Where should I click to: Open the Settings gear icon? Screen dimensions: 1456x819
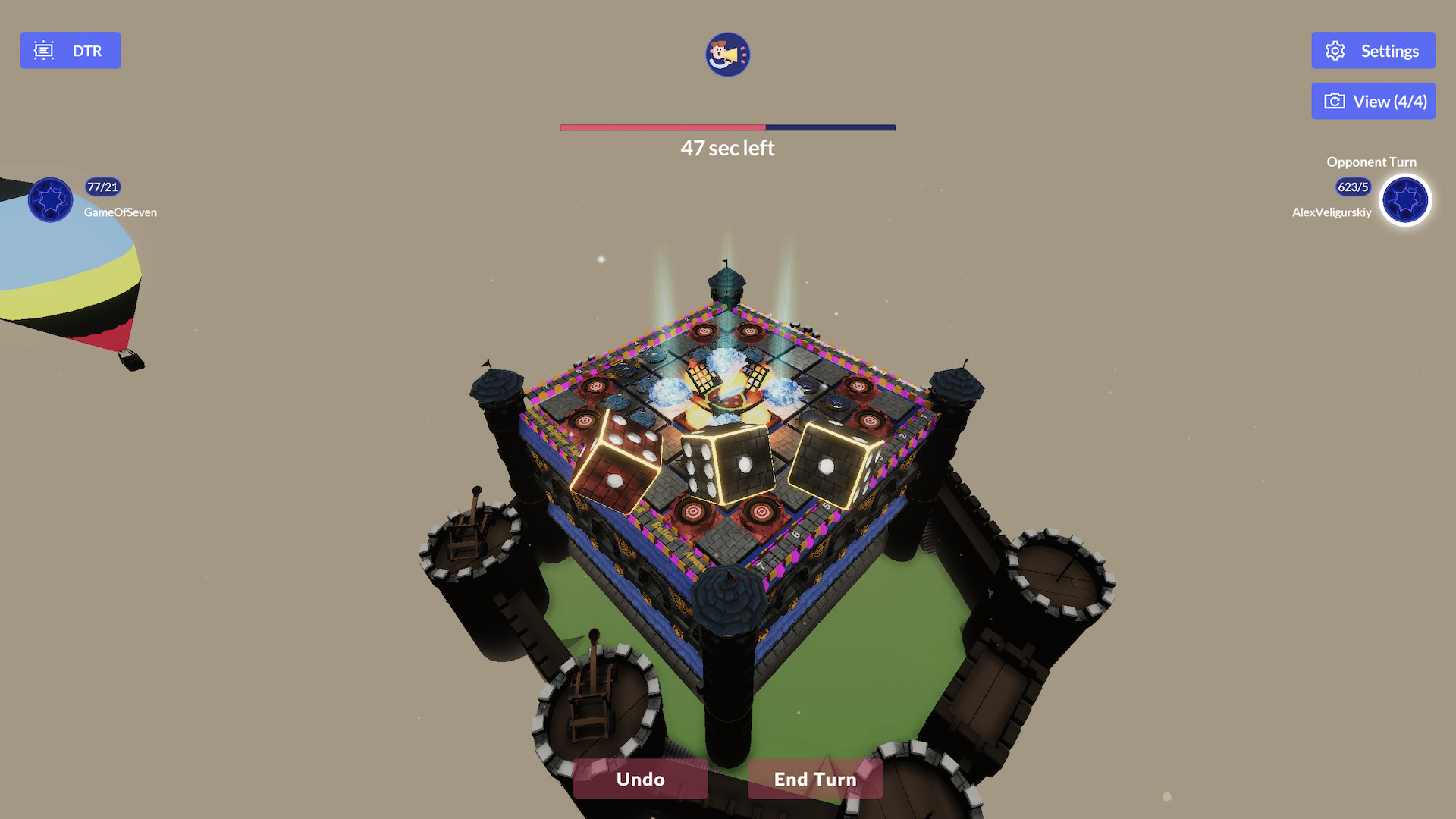(1337, 50)
